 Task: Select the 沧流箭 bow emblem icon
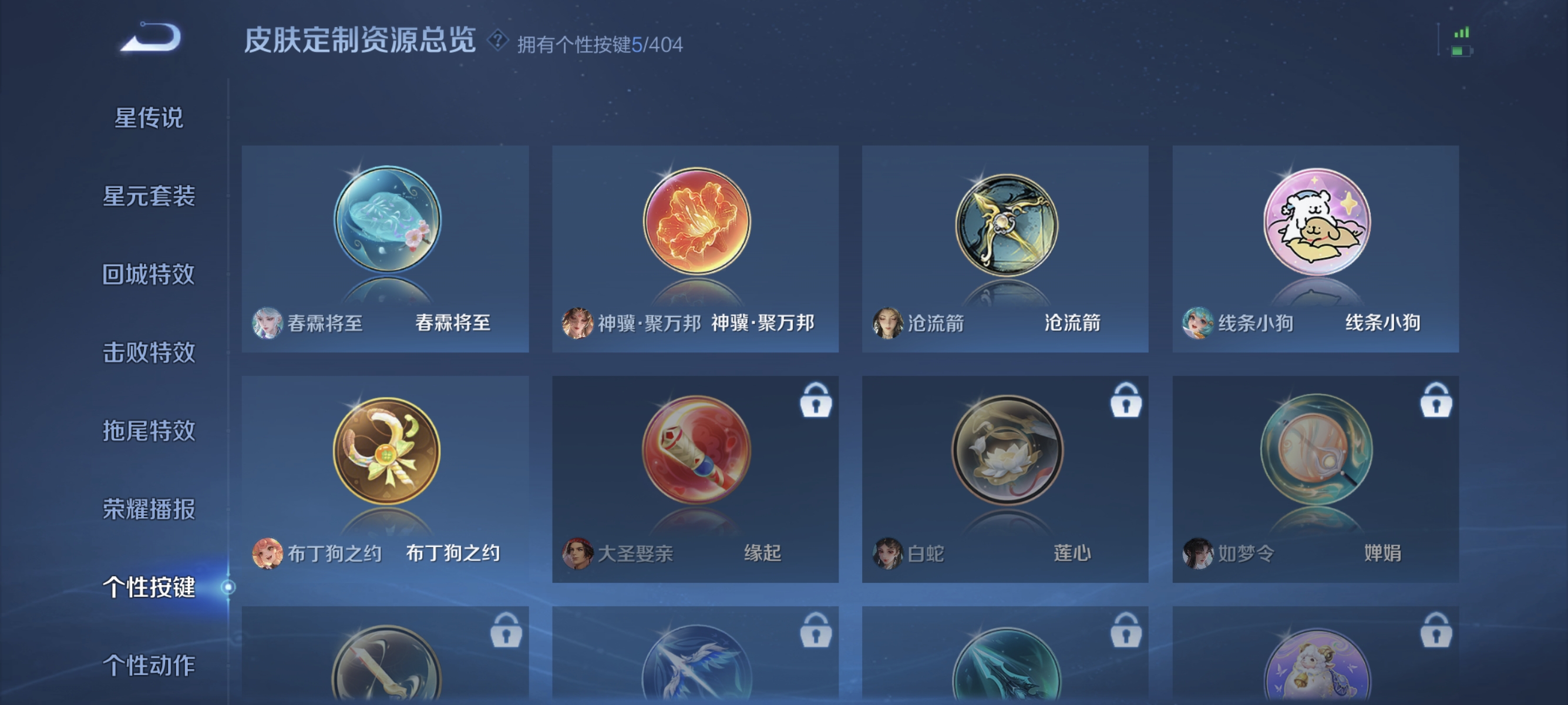[x=1007, y=225]
